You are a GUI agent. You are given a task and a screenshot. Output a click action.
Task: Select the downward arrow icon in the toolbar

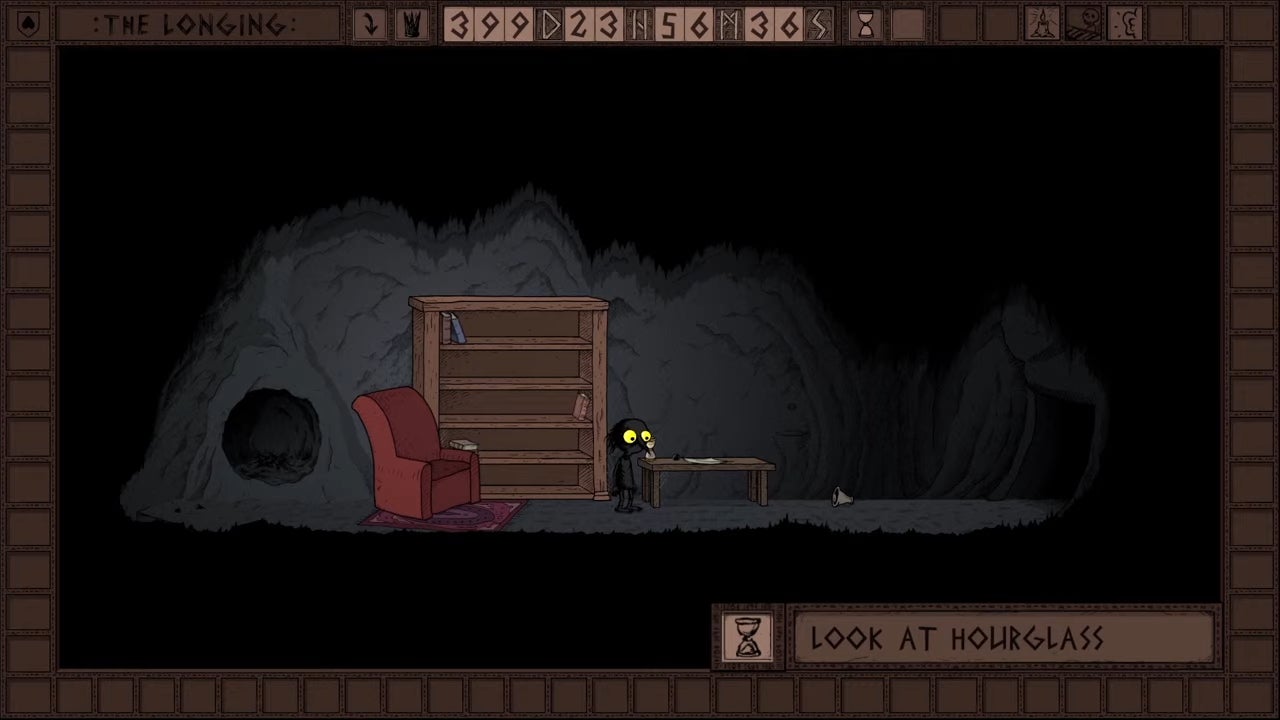point(370,25)
